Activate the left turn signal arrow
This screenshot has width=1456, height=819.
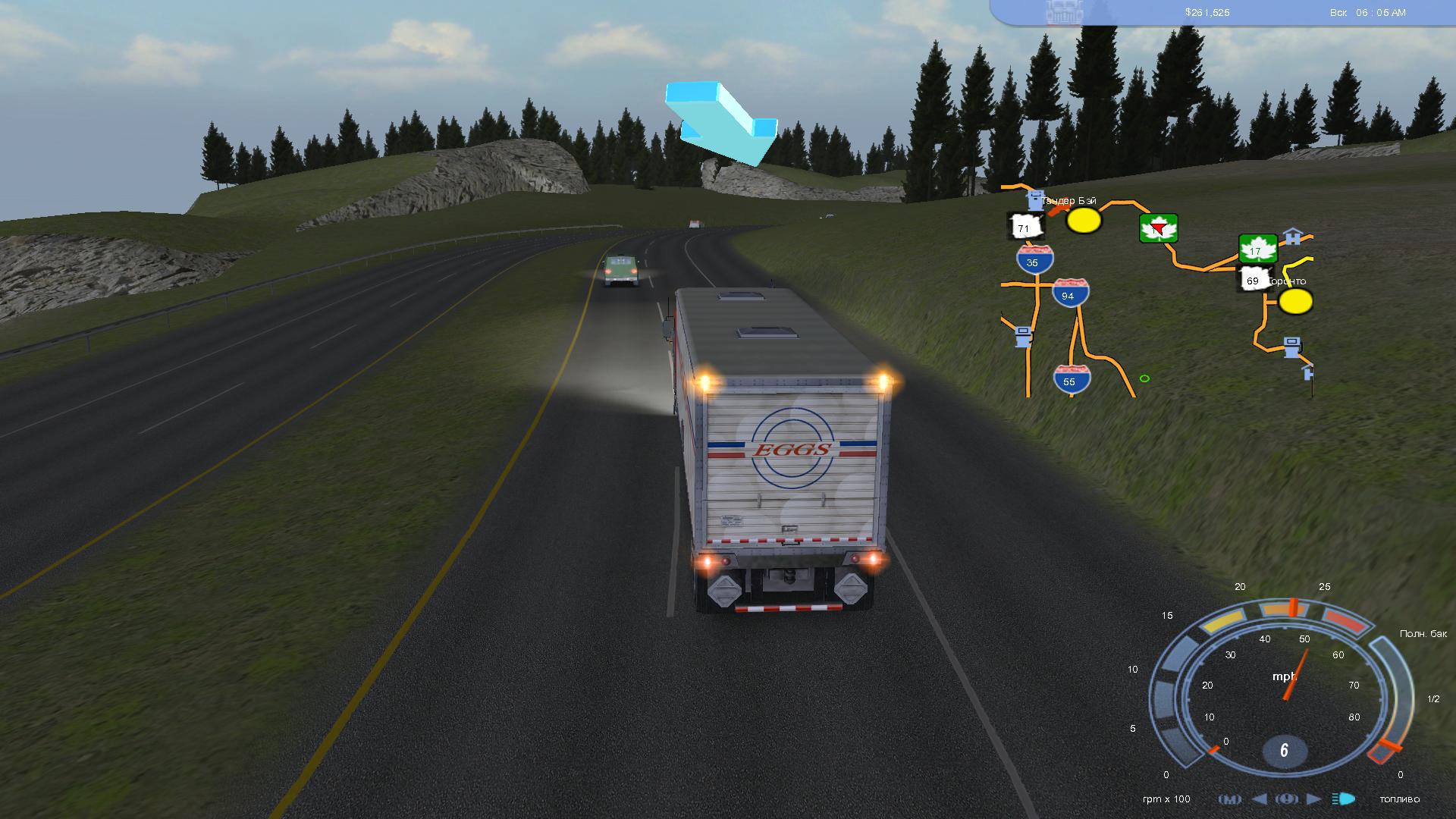(1259, 799)
